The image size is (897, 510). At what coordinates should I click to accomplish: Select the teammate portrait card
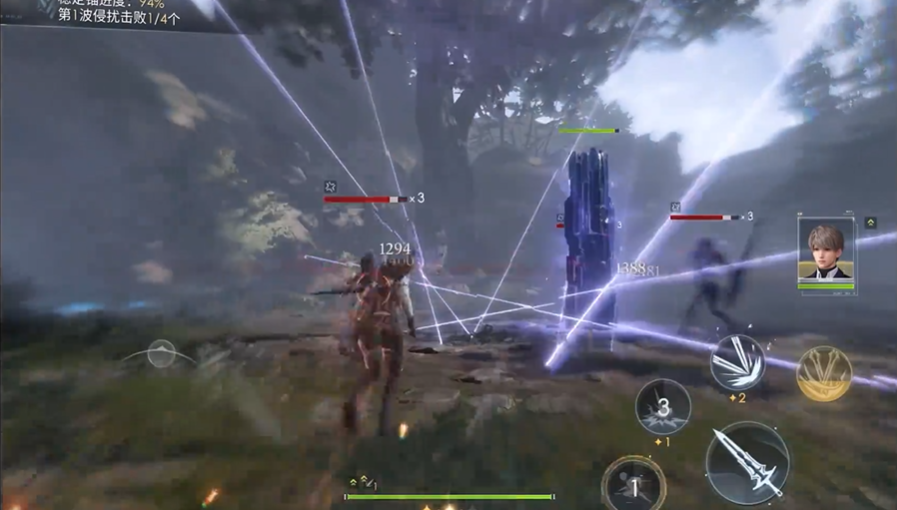point(826,251)
